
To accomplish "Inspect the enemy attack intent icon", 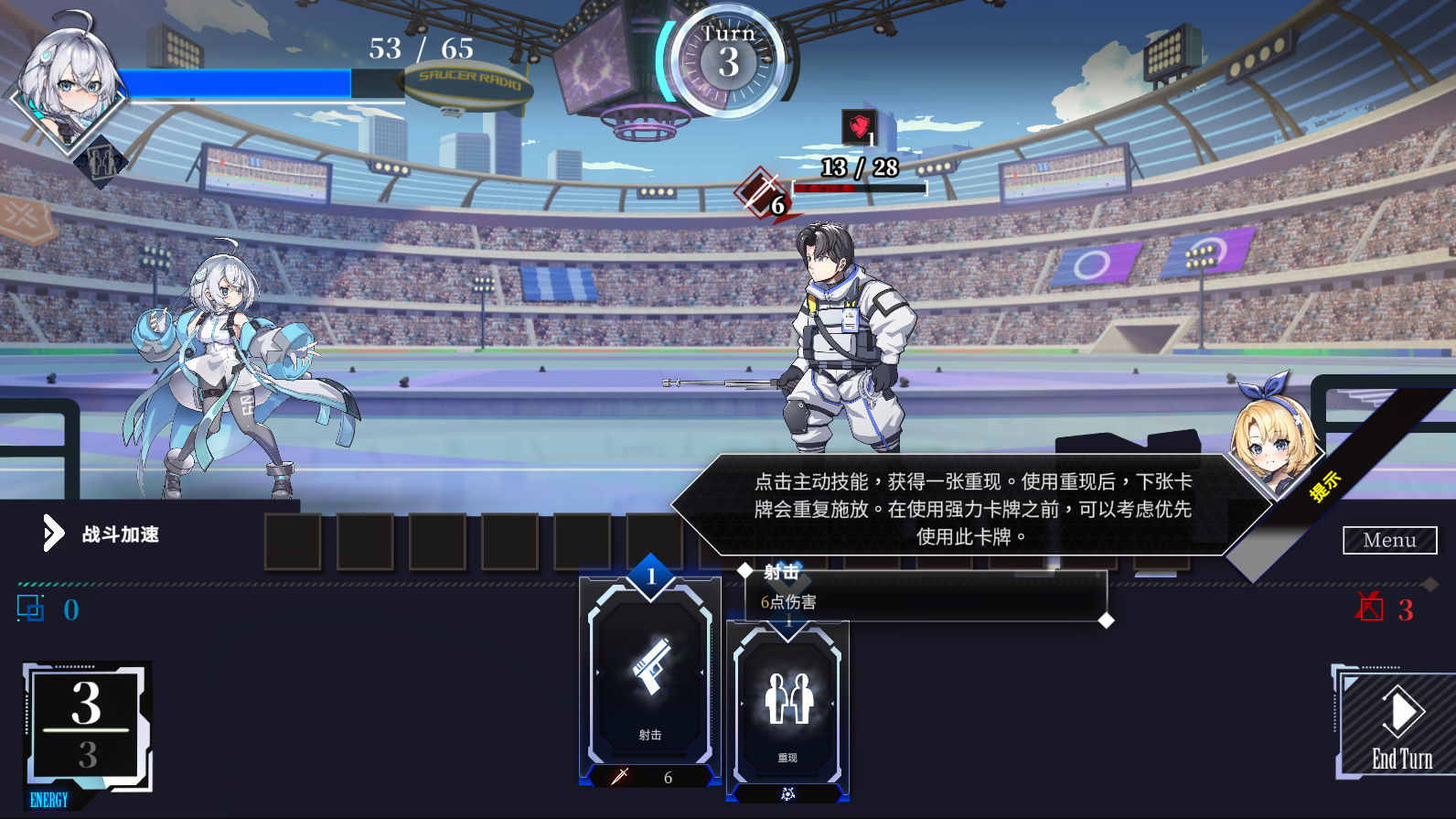I will (760, 192).
